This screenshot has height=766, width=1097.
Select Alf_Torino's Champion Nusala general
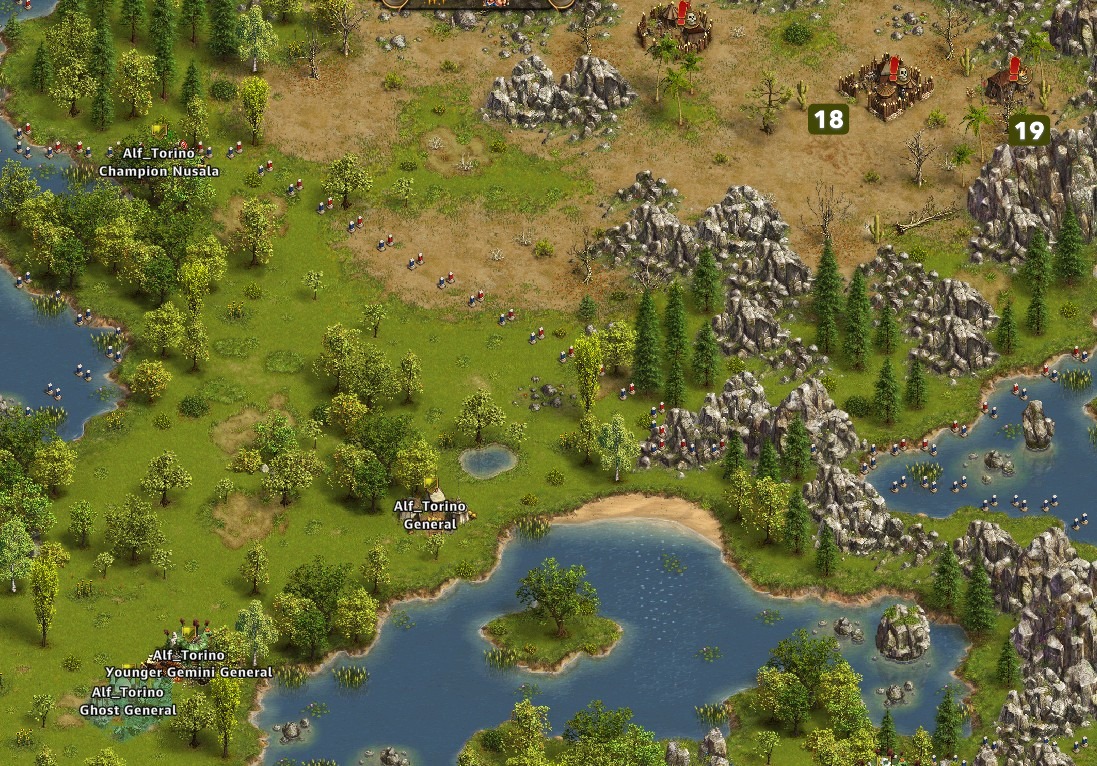(158, 141)
